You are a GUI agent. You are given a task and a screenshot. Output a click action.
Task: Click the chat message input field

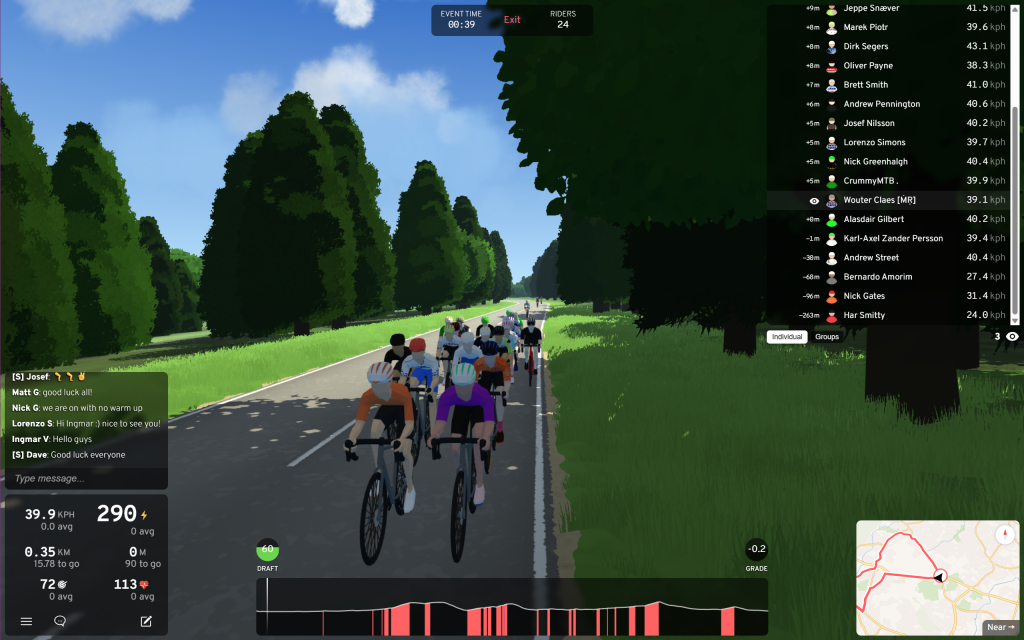pyautogui.click(x=86, y=479)
